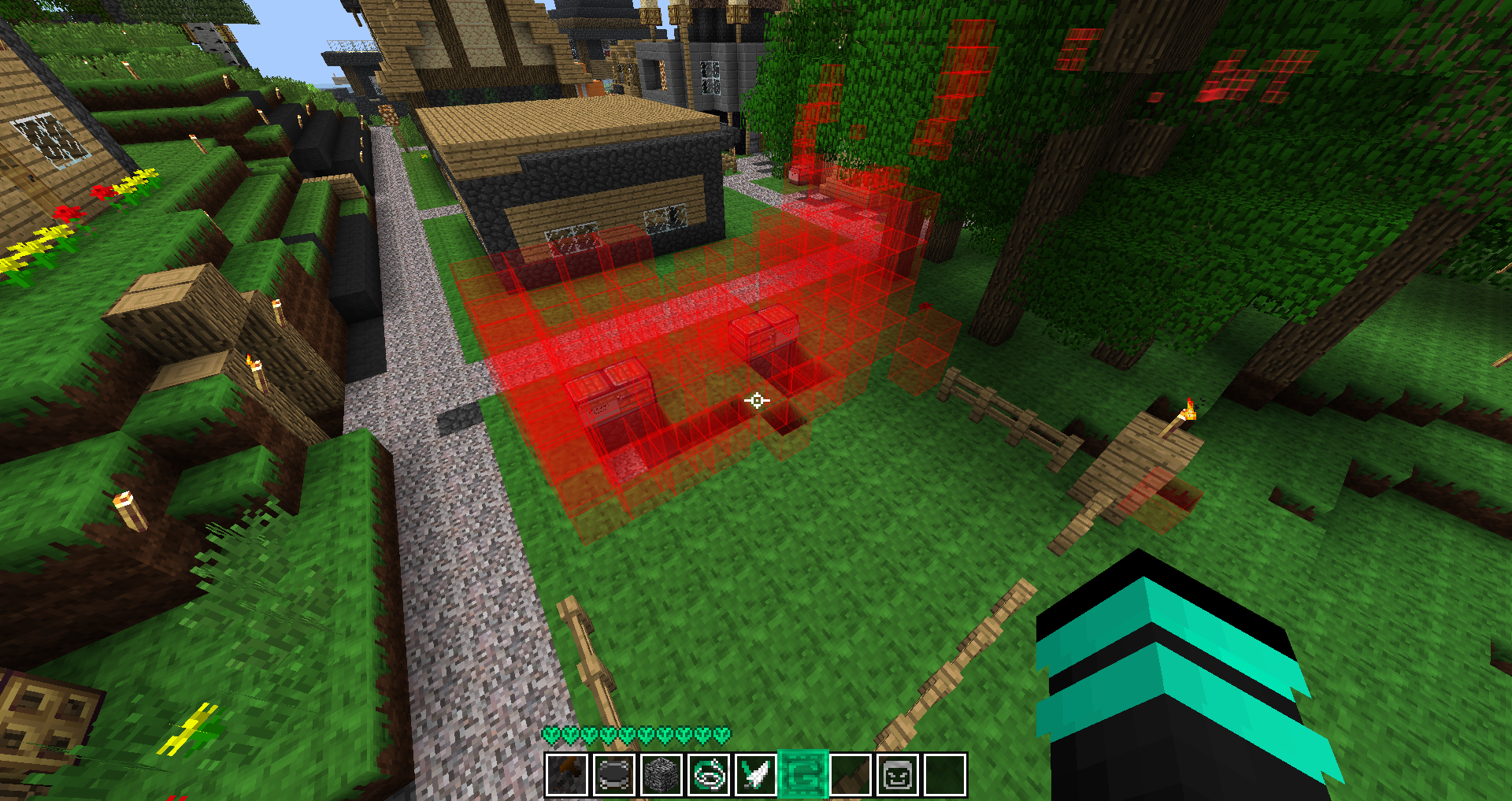The height and width of the screenshot is (801, 1512).
Task: Equip the green-handled sword slot
Action: [x=755, y=775]
